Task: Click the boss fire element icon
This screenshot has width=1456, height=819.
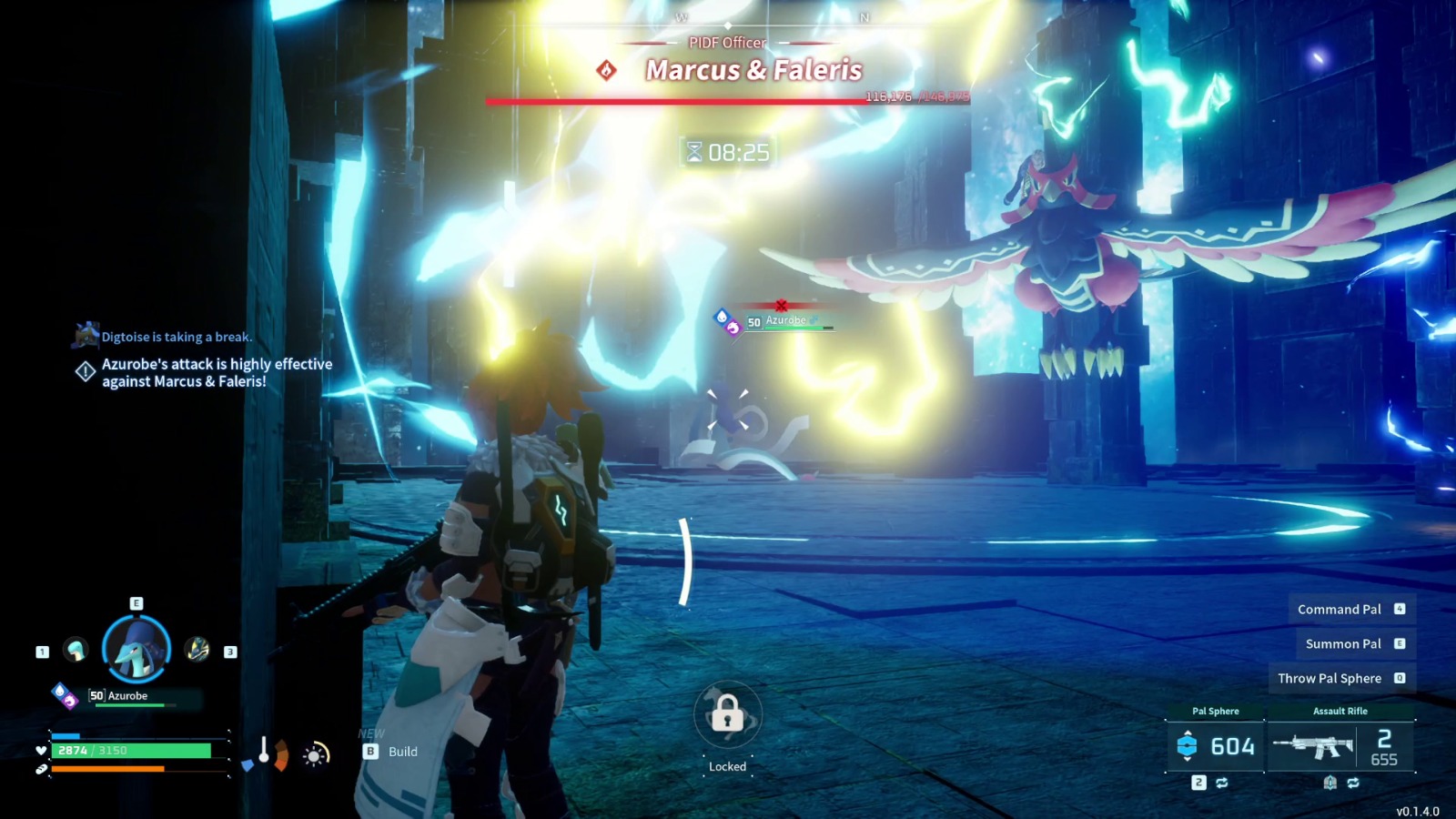Action: pyautogui.click(x=607, y=70)
